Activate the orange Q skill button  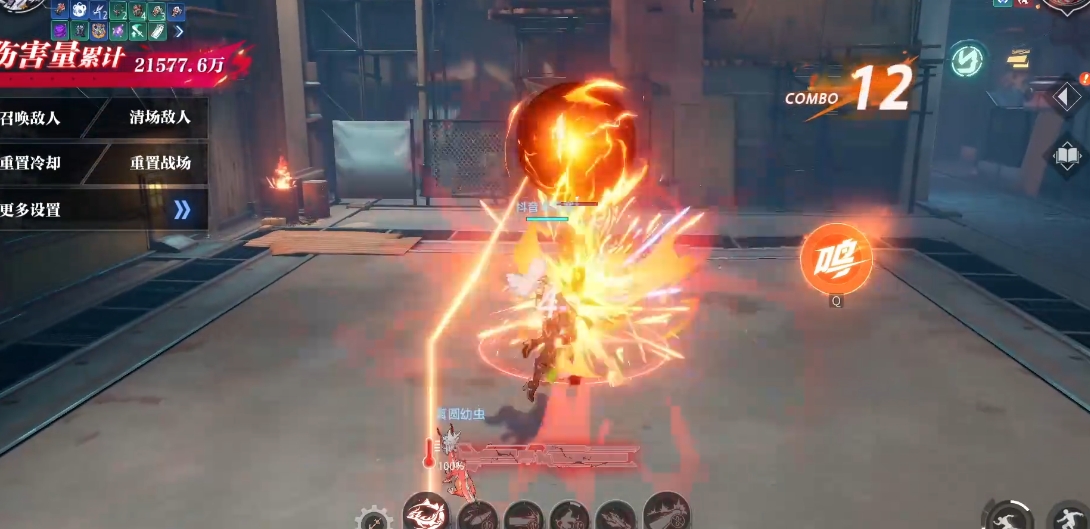[836, 260]
